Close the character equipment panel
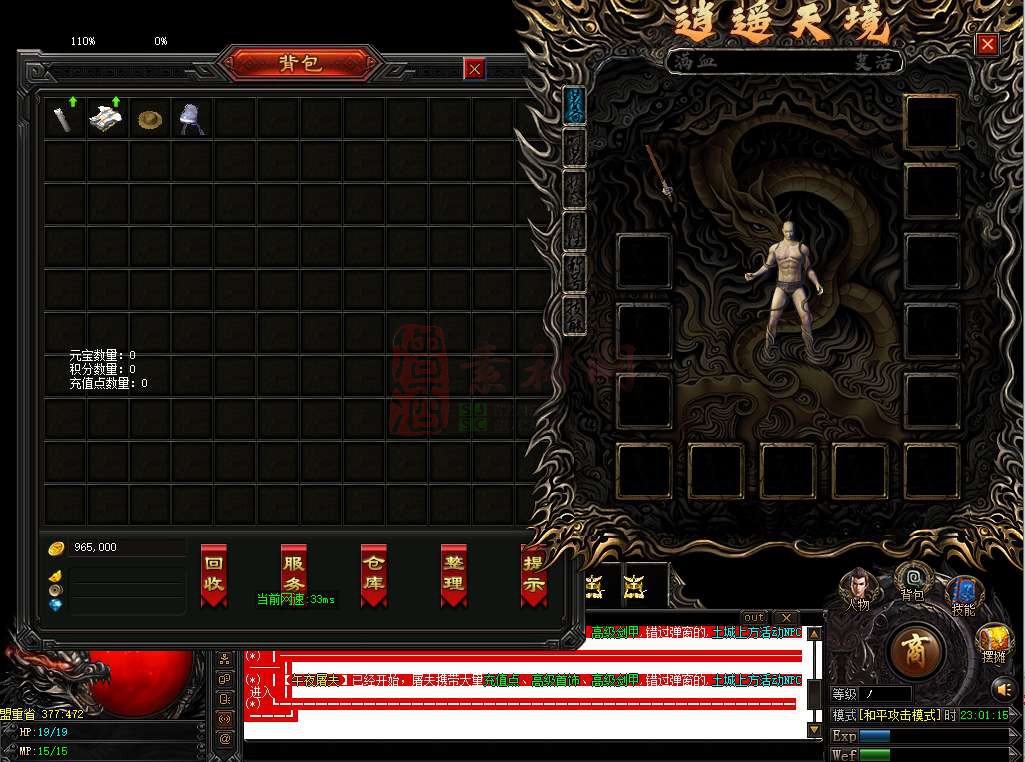Screen dimensions: 1025x762 (x=987, y=44)
